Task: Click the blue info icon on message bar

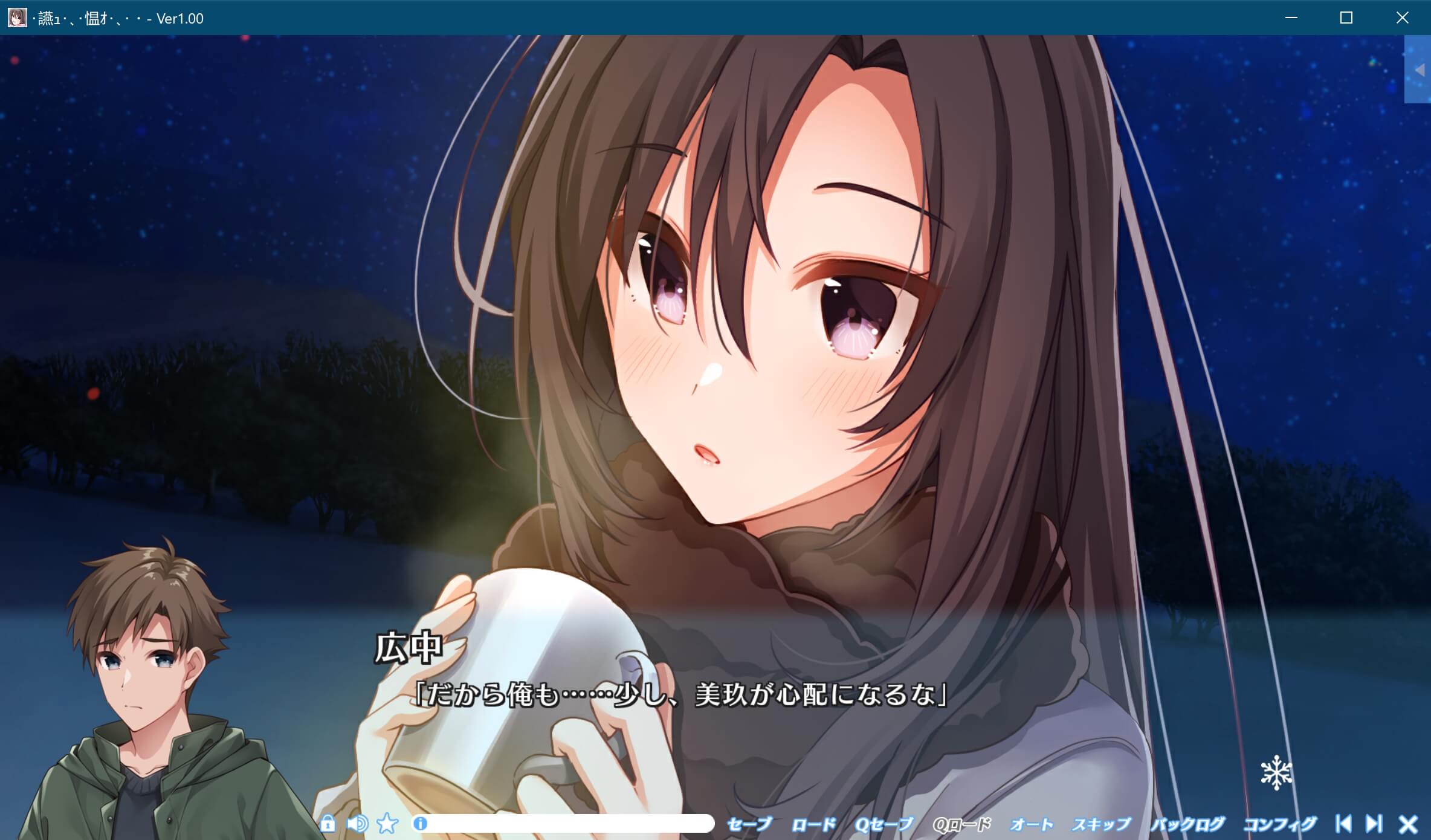Action: tap(420, 824)
